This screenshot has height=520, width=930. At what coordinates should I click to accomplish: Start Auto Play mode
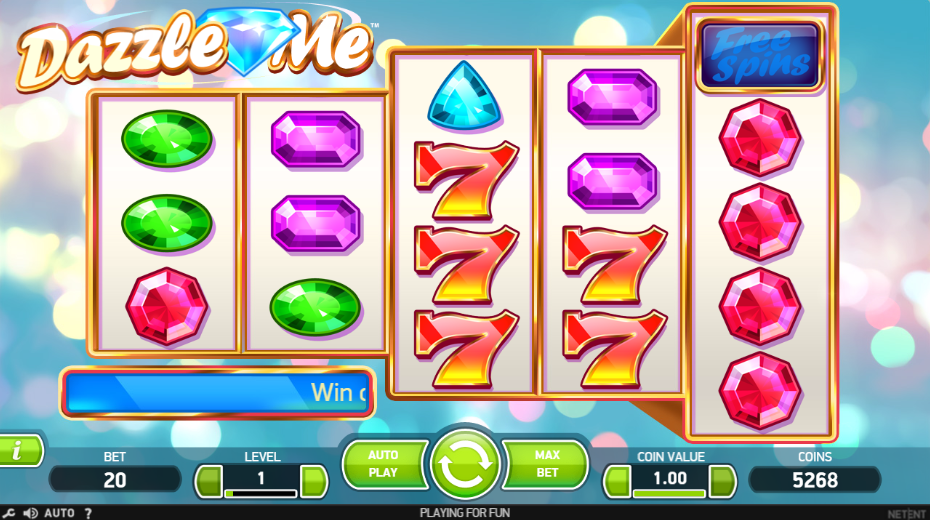383,464
